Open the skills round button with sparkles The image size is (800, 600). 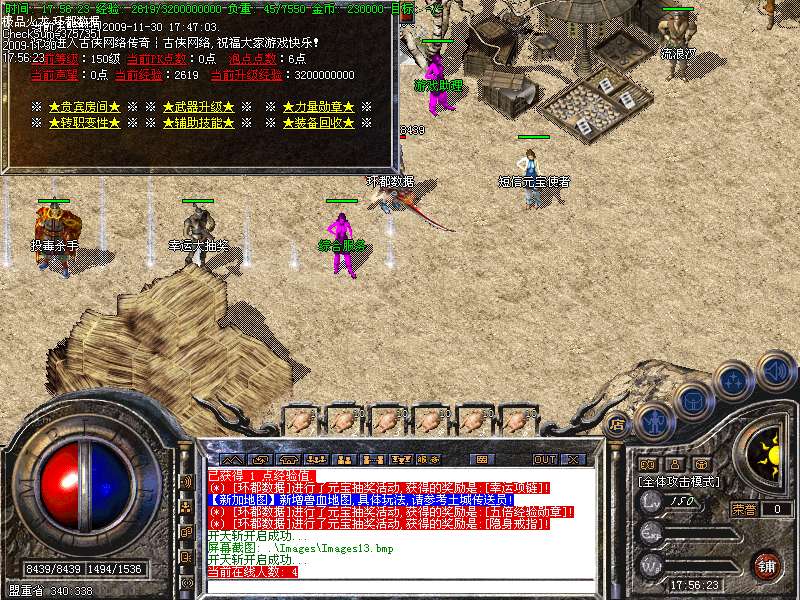(x=734, y=380)
